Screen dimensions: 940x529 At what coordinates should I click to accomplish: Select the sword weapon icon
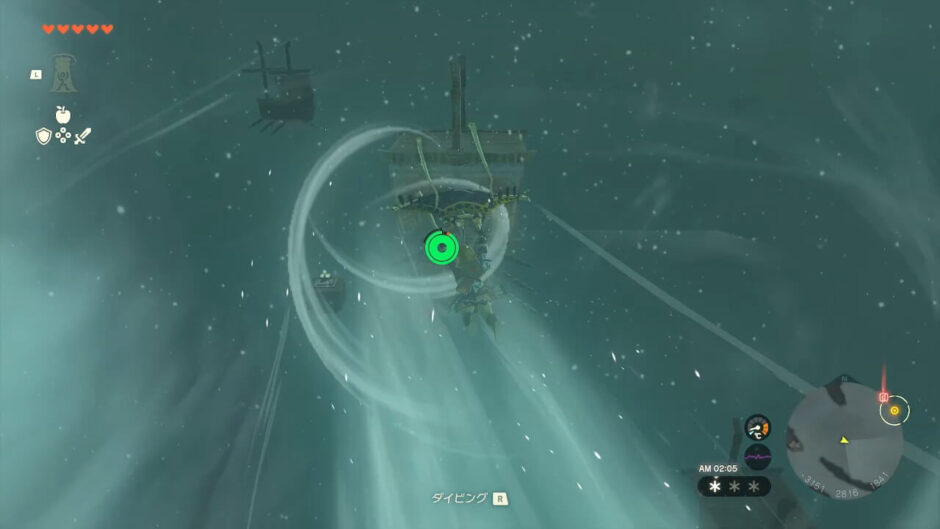82,136
